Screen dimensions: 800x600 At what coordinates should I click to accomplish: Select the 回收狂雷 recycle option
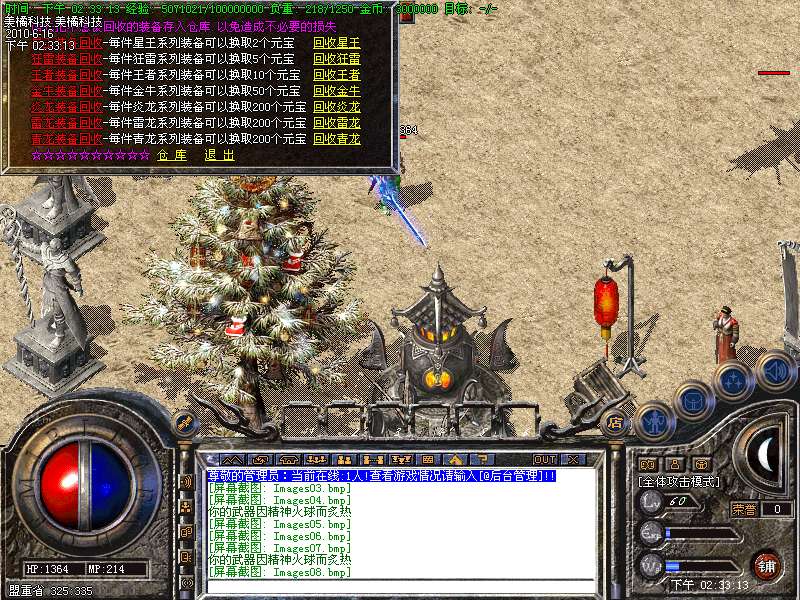click(336, 59)
